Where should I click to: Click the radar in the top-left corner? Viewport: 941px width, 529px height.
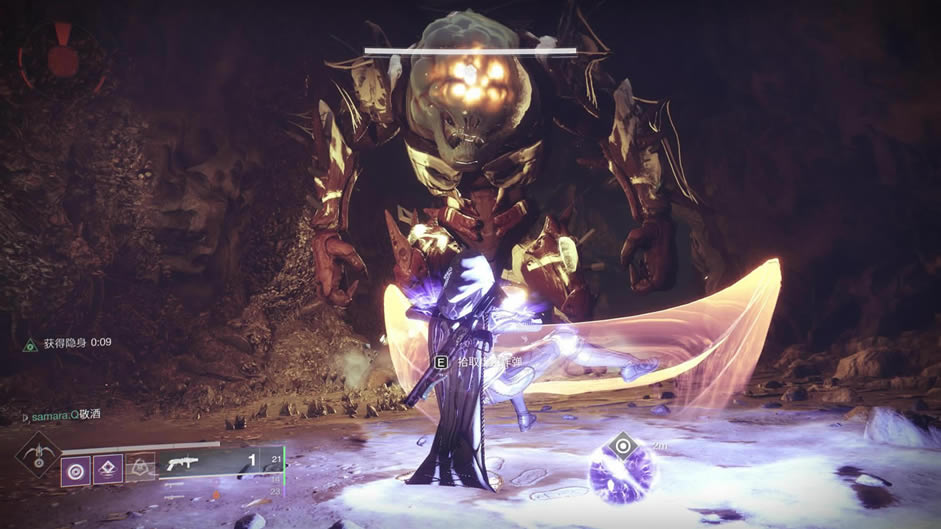pos(62,57)
